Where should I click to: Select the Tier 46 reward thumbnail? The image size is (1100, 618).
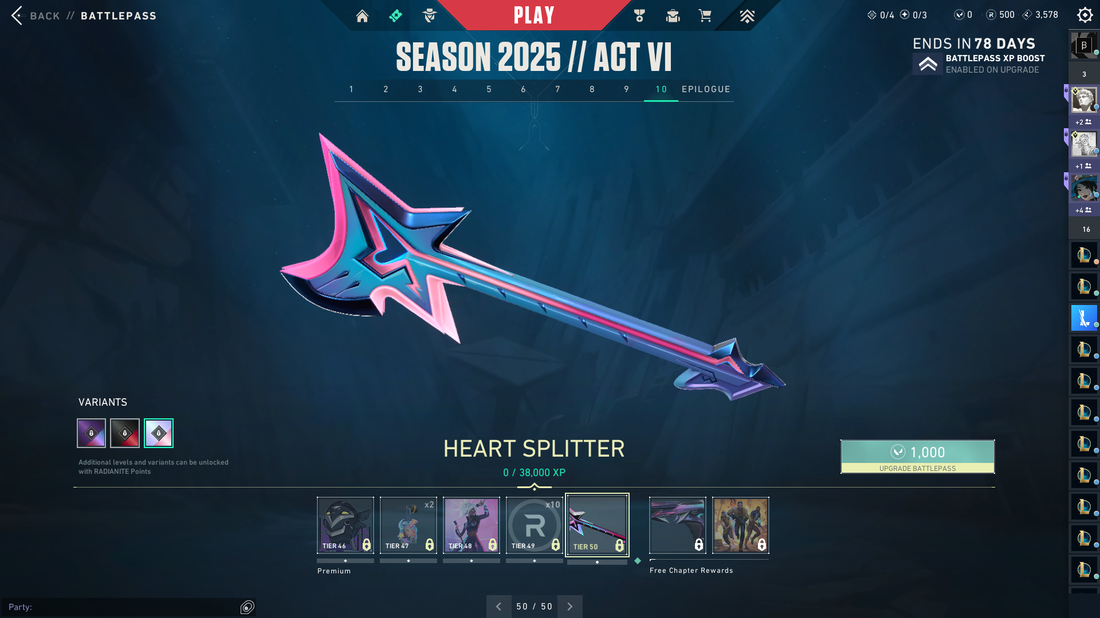pos(345,525)
